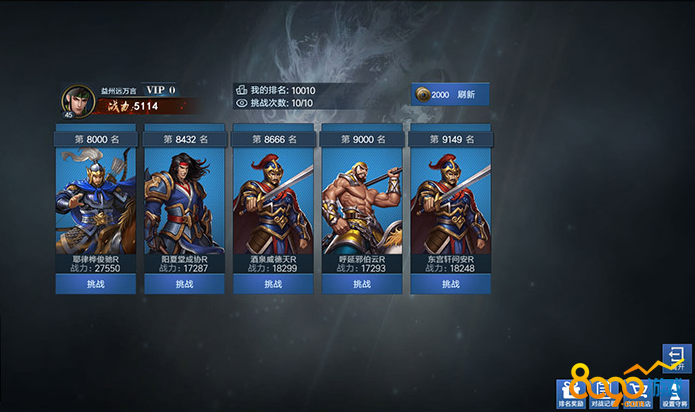695x412 pixels.
Task: Open defense setup (设置守将)
Action: point(672,394)
